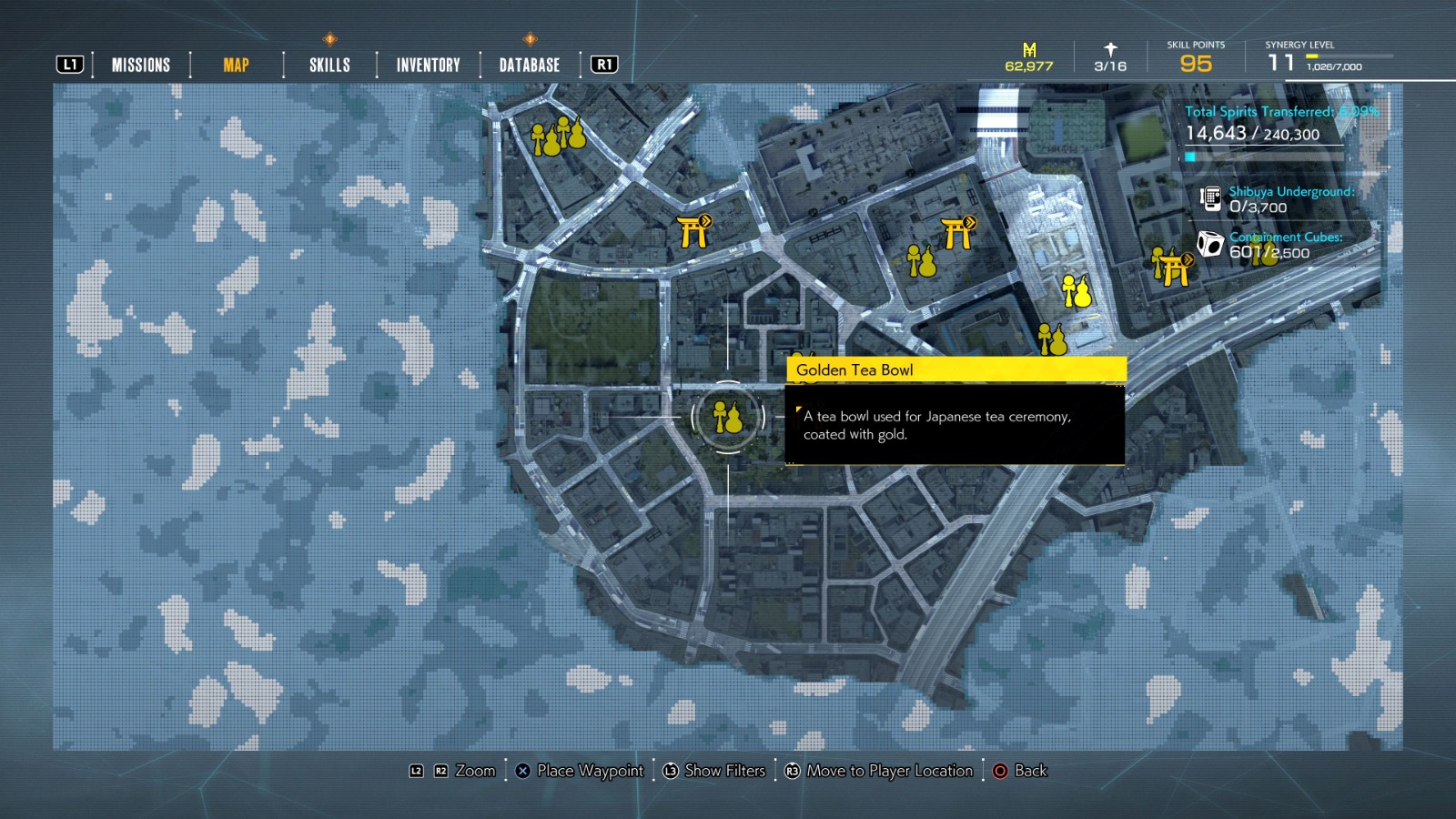Select the torii gate icon in the upper right area

(956, 232)
